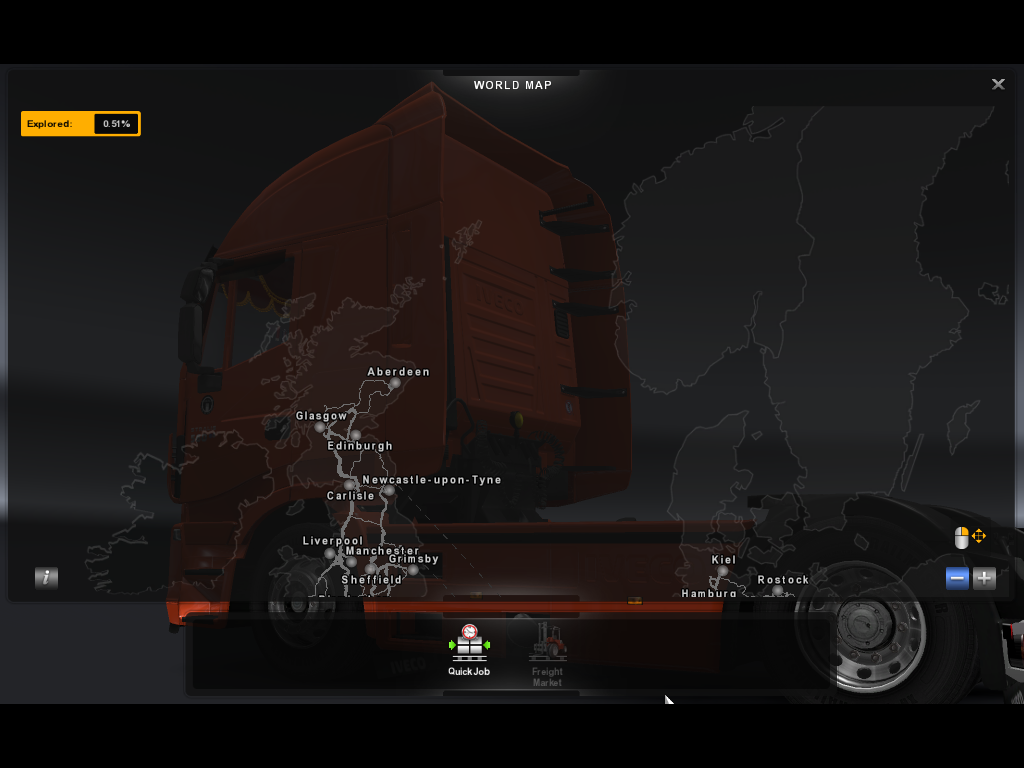Zoom out the map with minus button
Image resolution: width=1024 pixels, height=768 pixels.
point(957,578)
